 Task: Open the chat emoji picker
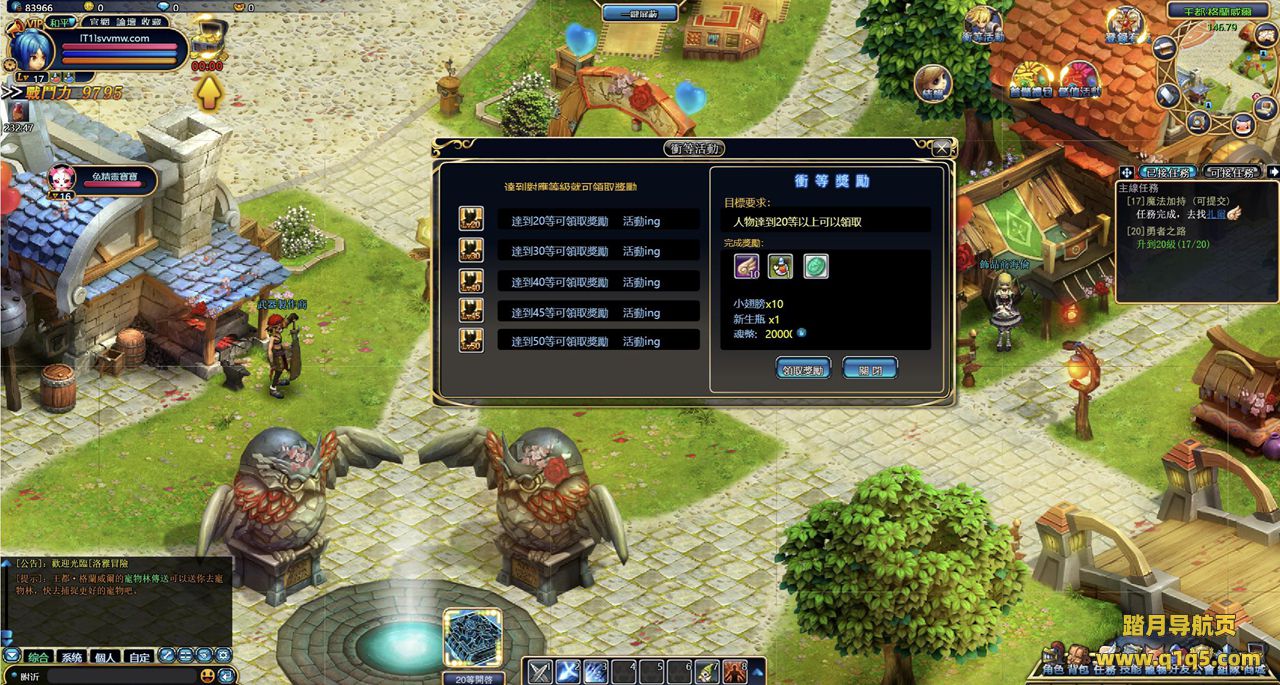tap(208, 676)
